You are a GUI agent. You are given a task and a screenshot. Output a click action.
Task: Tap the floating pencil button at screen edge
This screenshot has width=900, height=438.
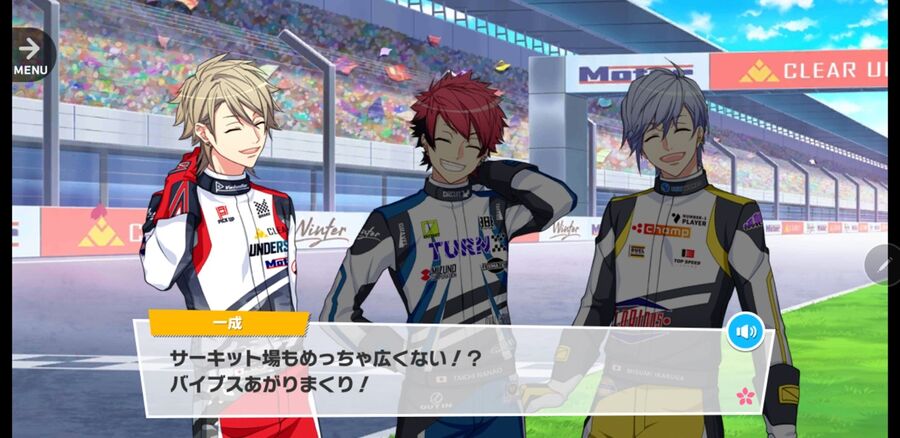883,265
